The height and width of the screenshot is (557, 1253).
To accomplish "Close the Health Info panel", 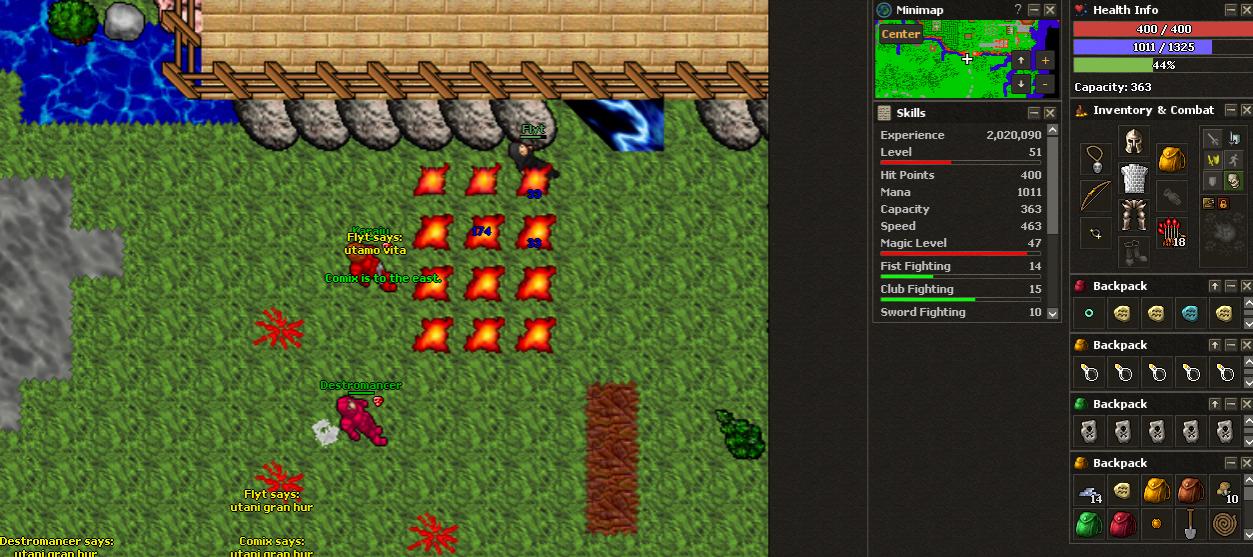I will pyautogui.click(x=1247, y=10).
